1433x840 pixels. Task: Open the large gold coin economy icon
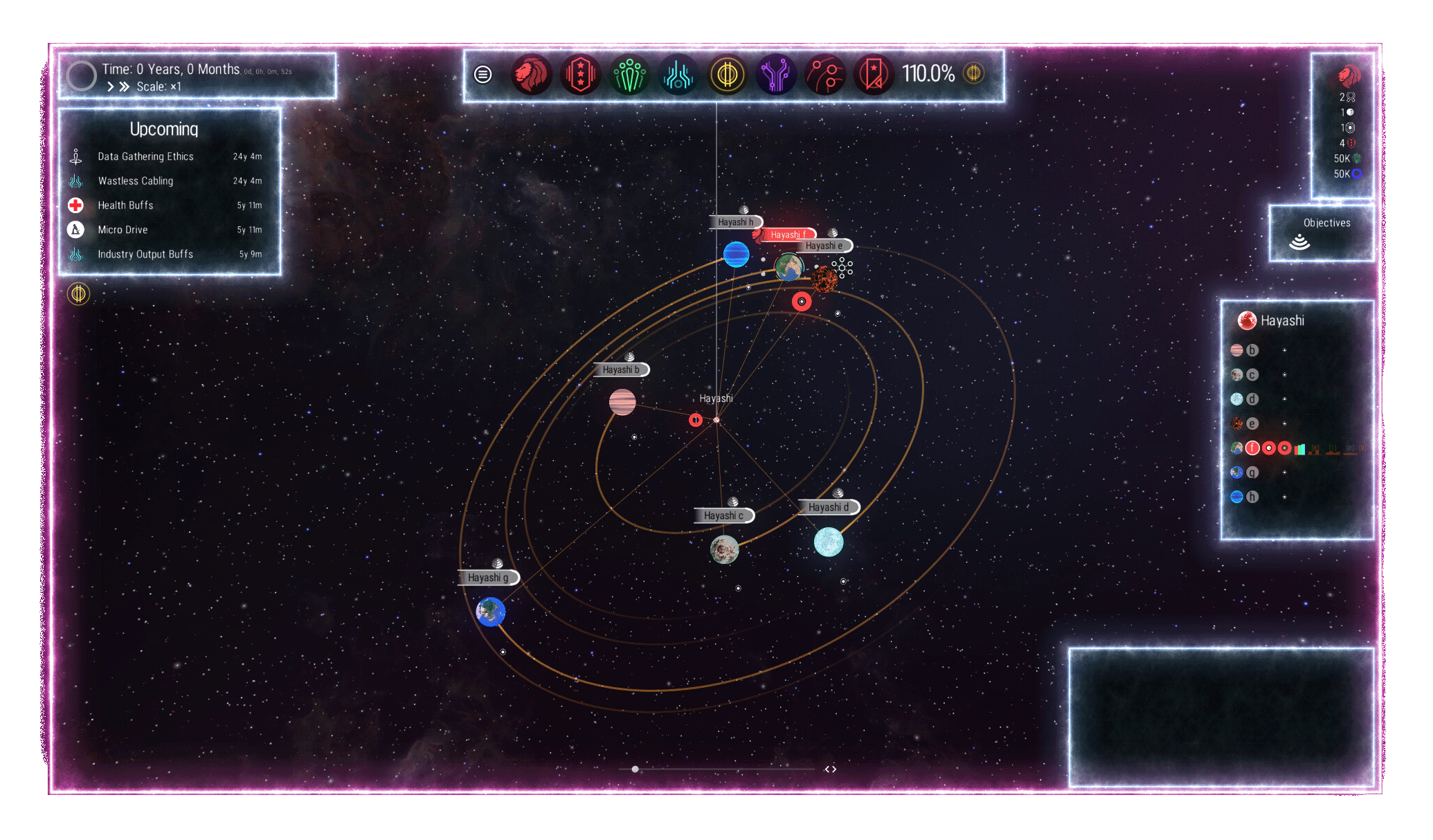727,74
